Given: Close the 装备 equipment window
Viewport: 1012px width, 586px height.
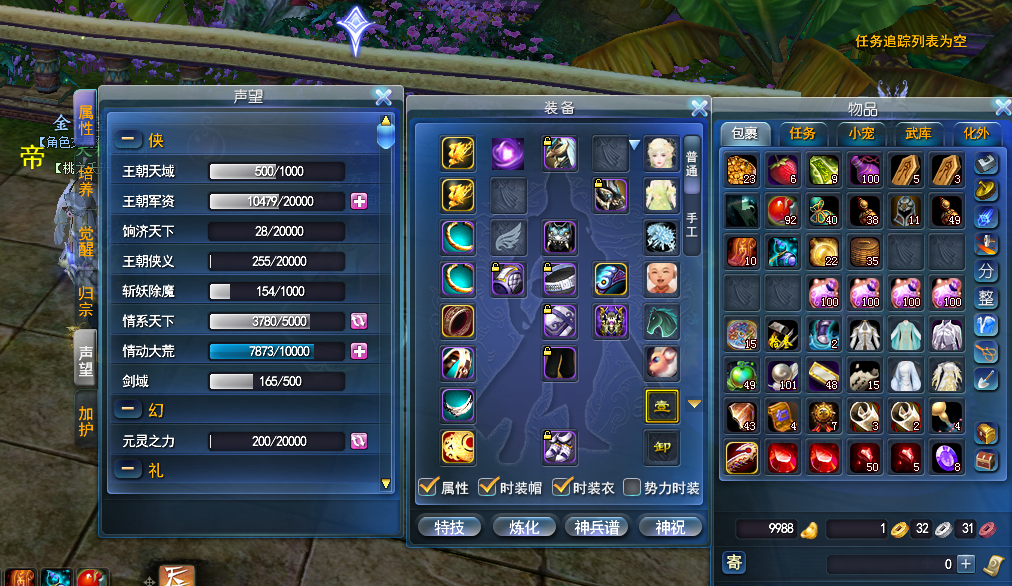Looking at the screenshot, I should click(699, 108).
